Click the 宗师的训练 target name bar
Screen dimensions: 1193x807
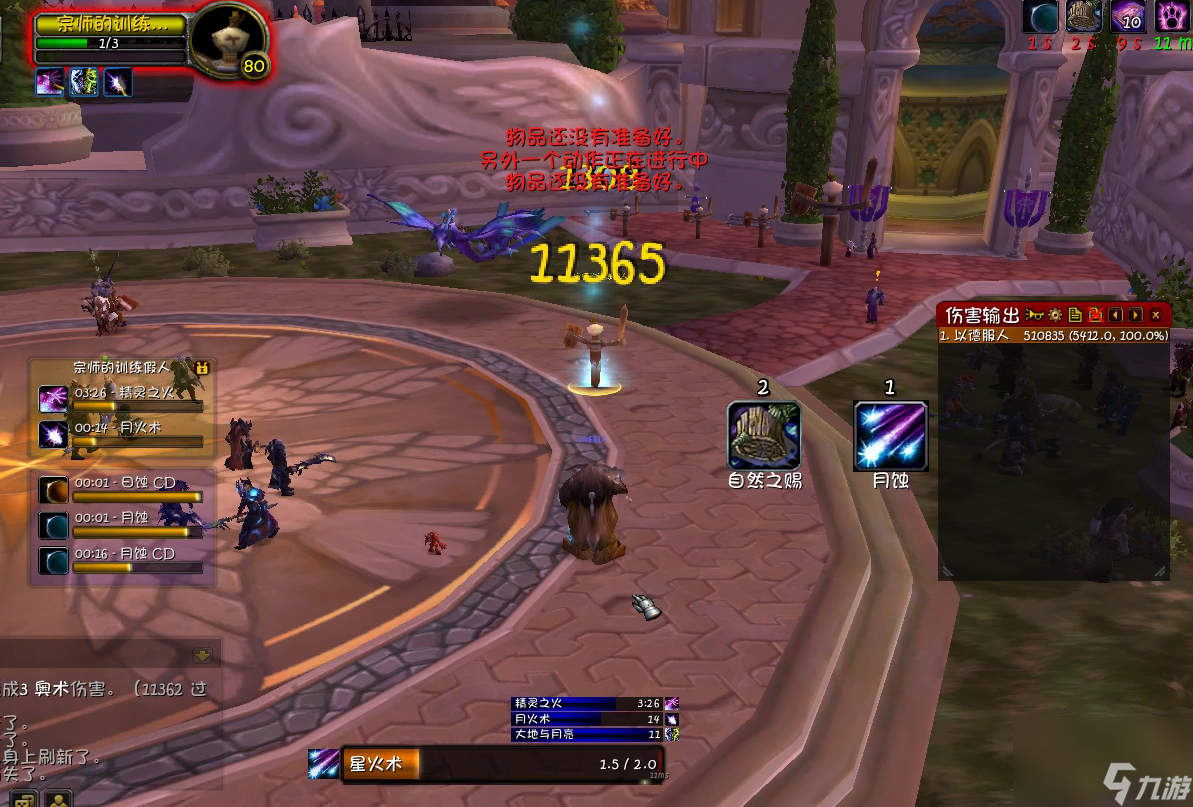pos(110,24)
